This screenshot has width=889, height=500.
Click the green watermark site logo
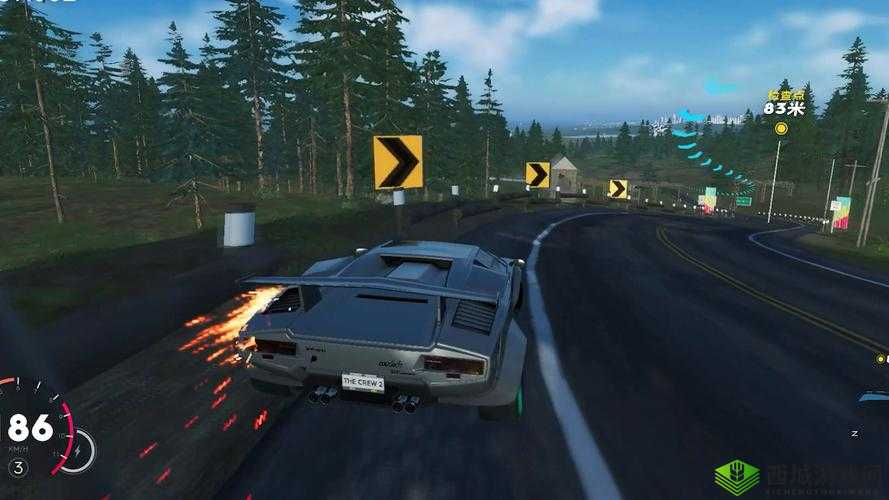738,478
